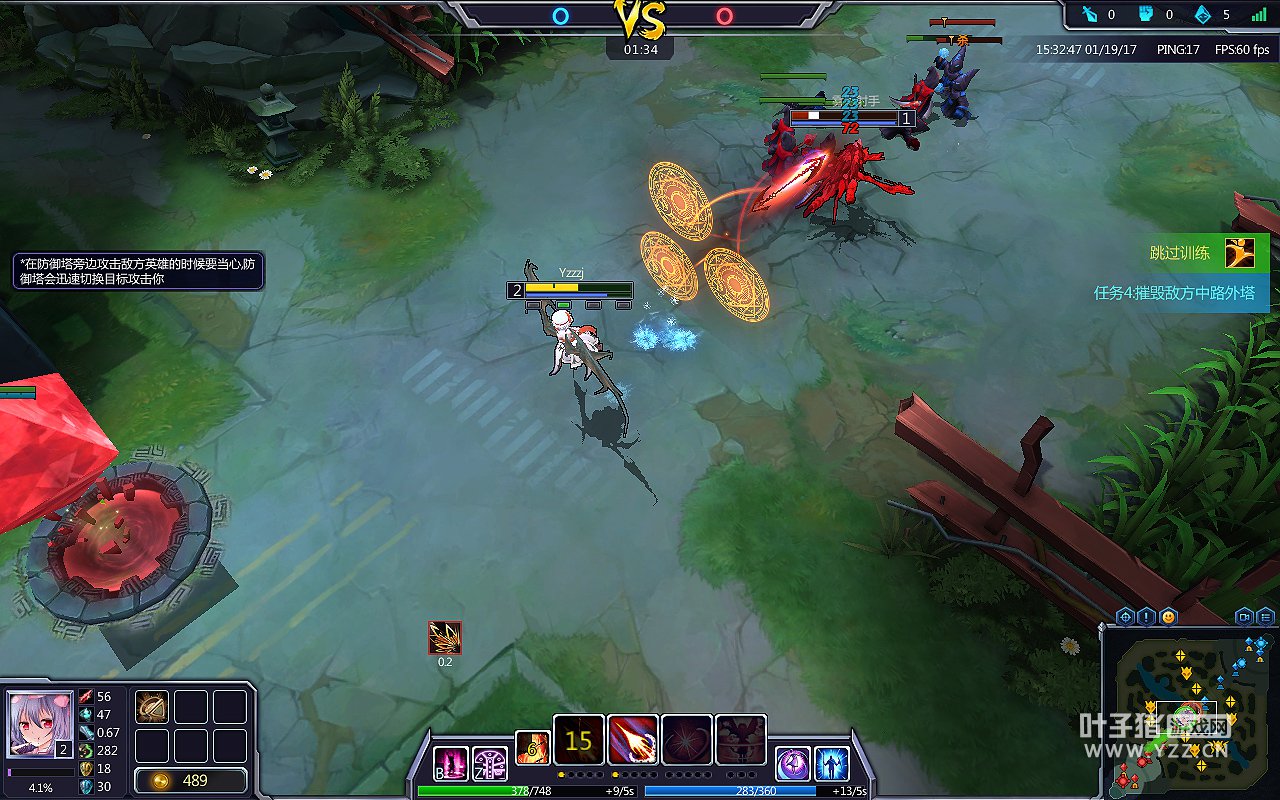Toggle the camera button above the minimap
Viewport: 1280px width, 800px height.
pyautogui.click(x=1244, y=617)
